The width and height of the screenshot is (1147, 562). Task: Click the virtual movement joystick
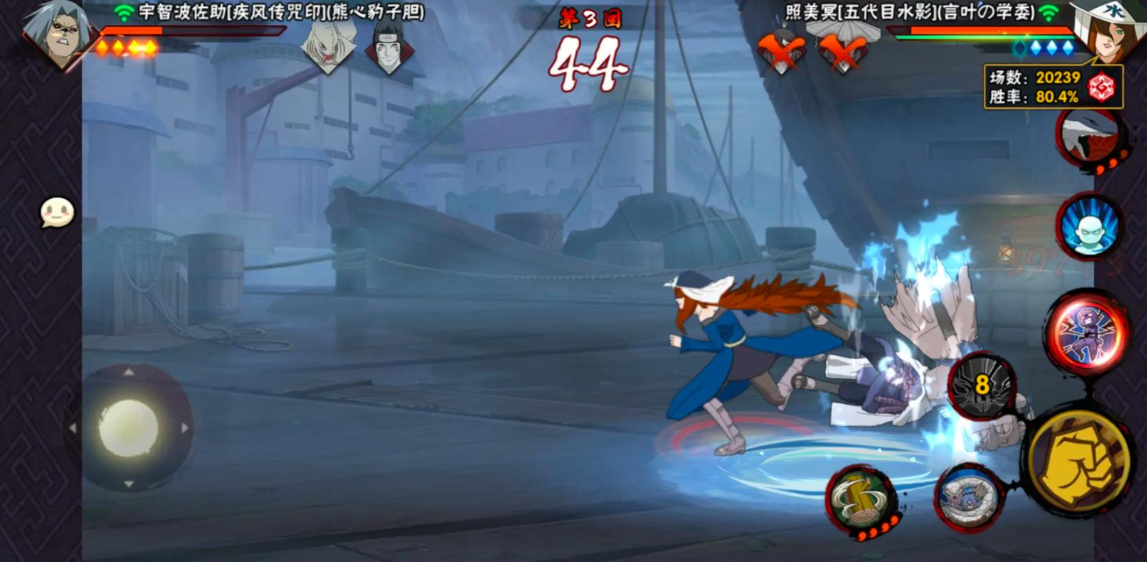coord(128,428)
